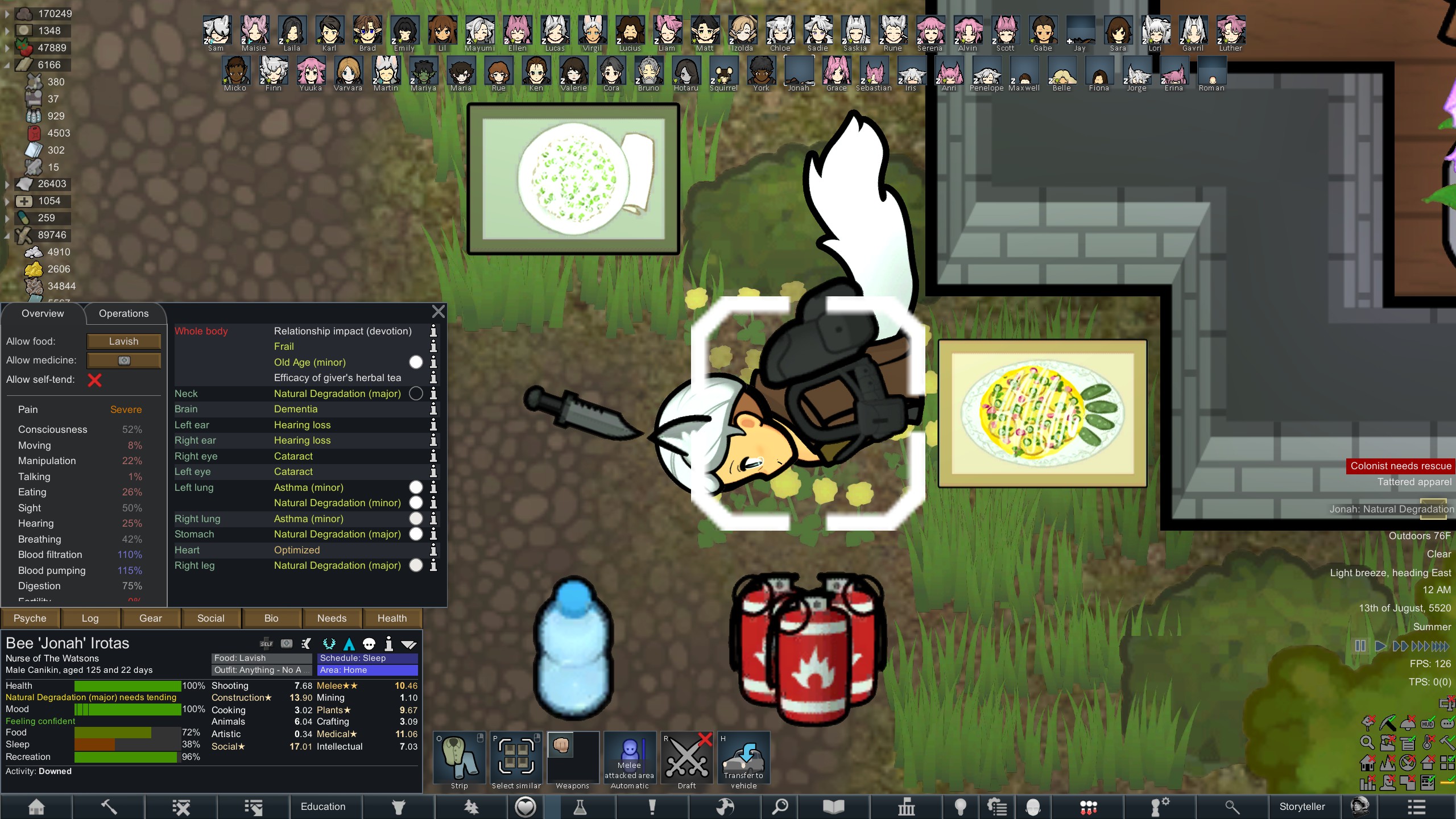This screenshot has height=819, width=1456.
Task: Click the Select similar button
Action: coord(516,760)
